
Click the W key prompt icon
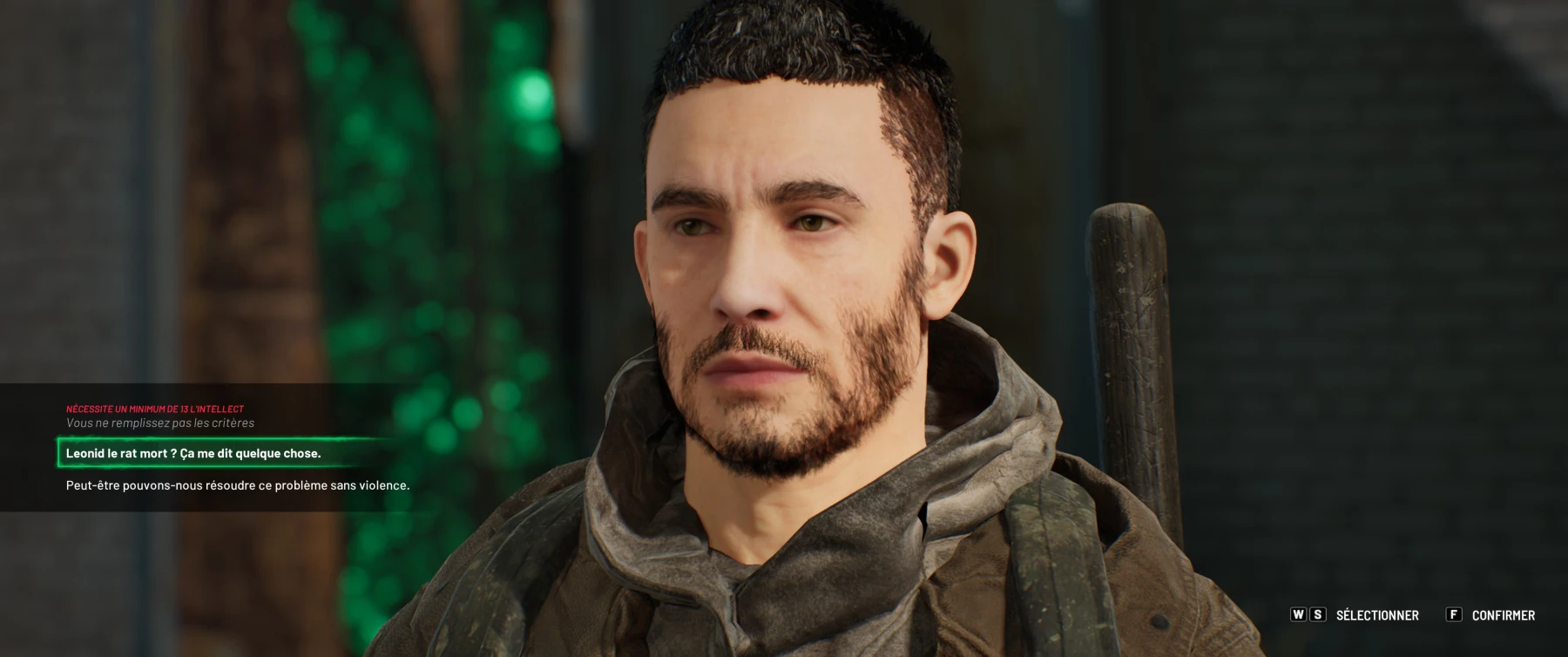point(1298,613)
